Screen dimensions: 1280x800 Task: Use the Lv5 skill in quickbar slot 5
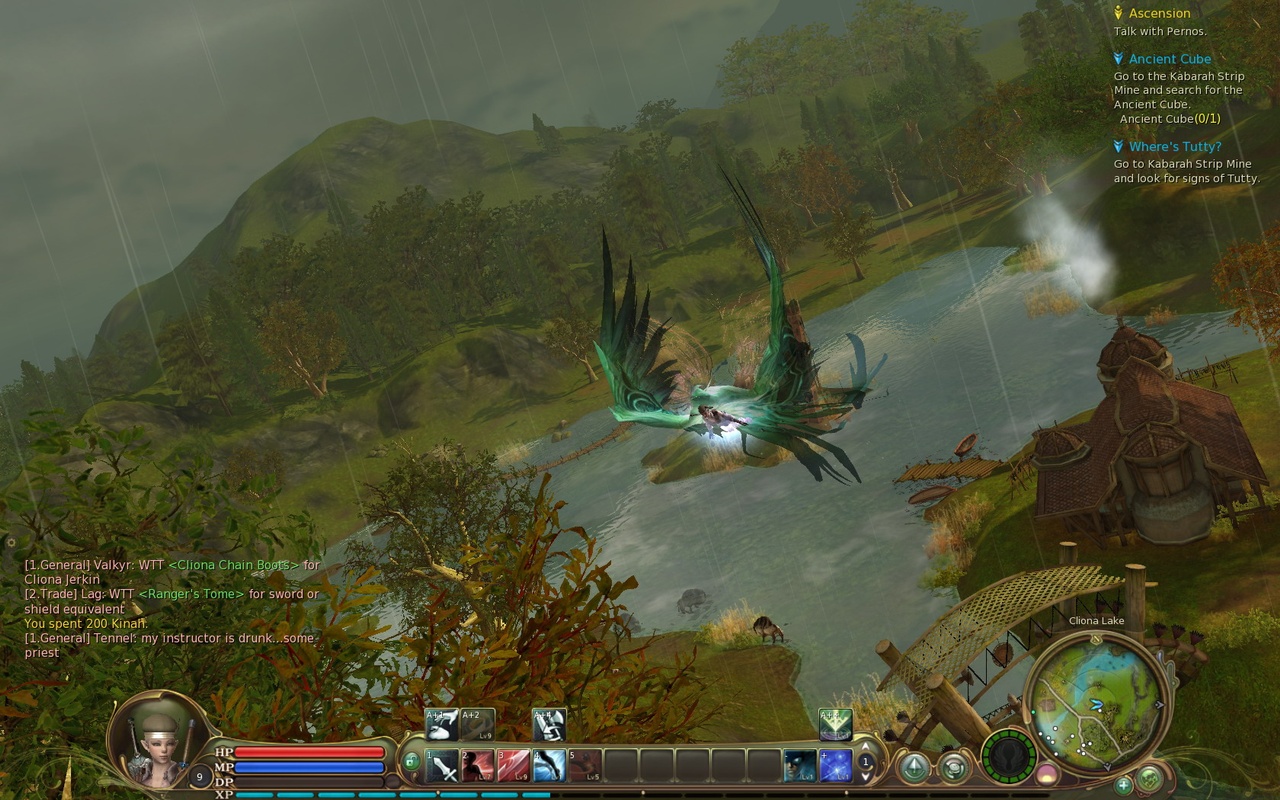tap(586, 765)
